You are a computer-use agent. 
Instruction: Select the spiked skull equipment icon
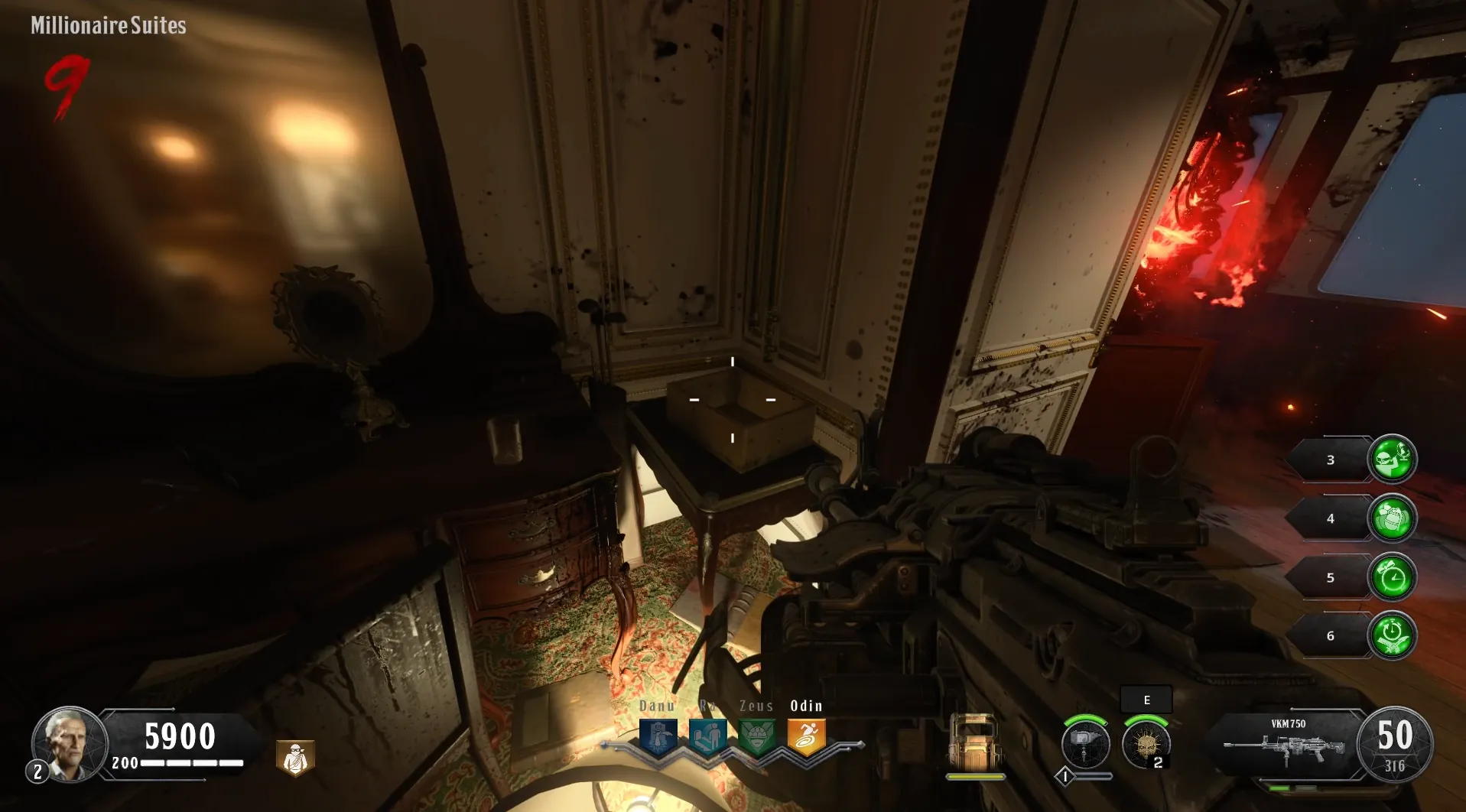click(x=1145, y=743)
